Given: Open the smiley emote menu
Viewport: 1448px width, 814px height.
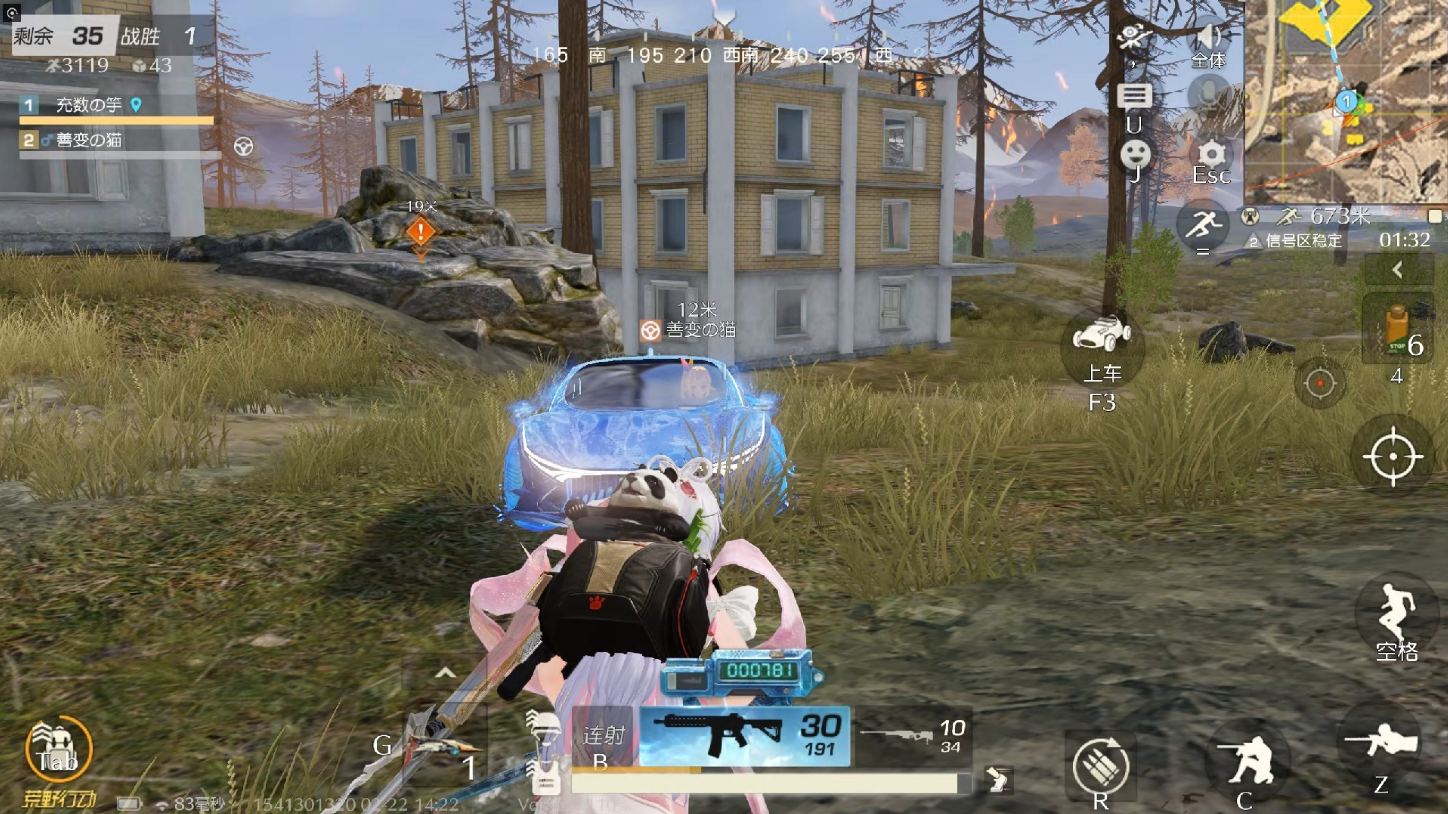Looking at the screenshot, I should click(1135, 154).
